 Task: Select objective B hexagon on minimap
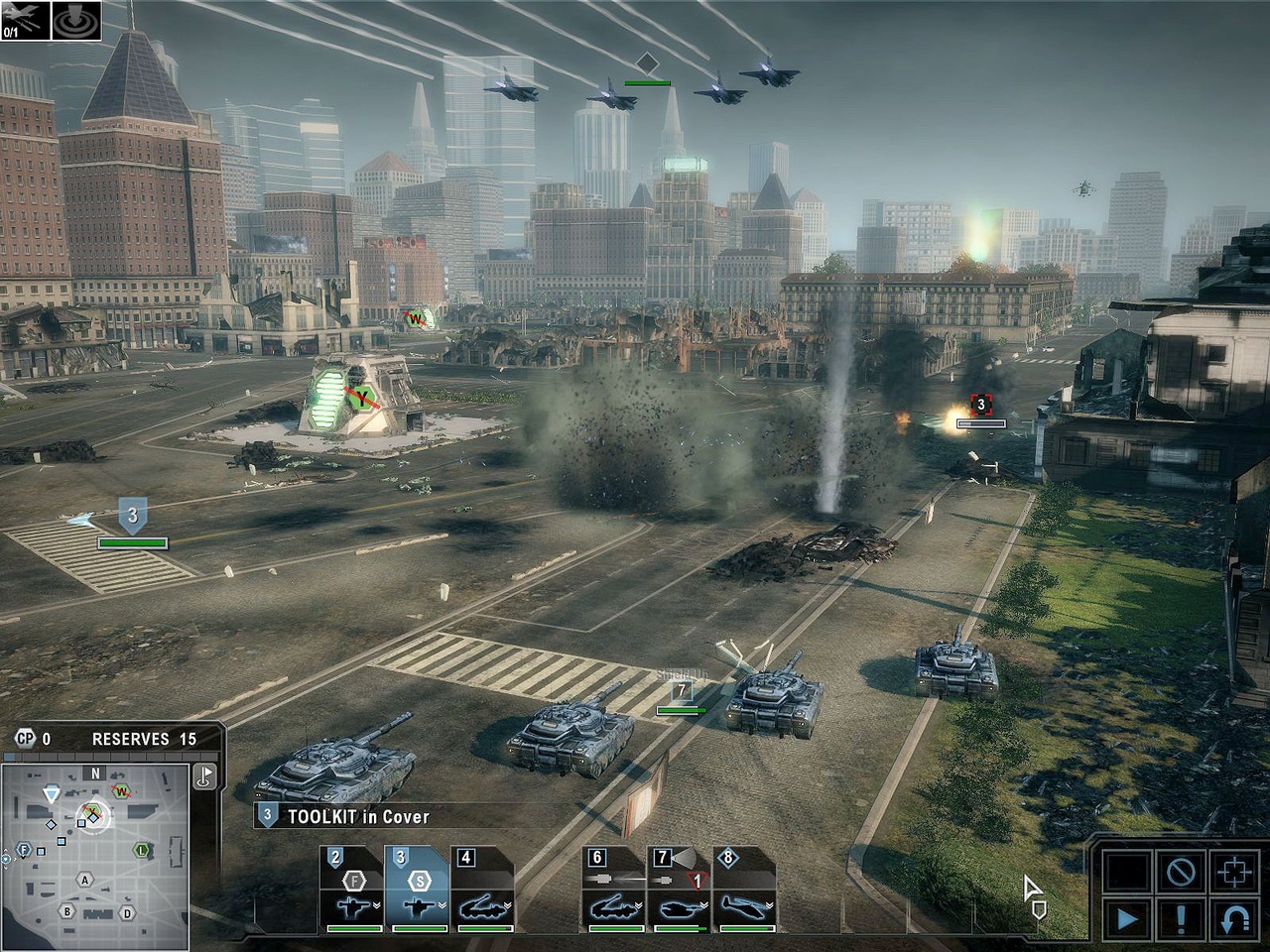tap(67, 911)
